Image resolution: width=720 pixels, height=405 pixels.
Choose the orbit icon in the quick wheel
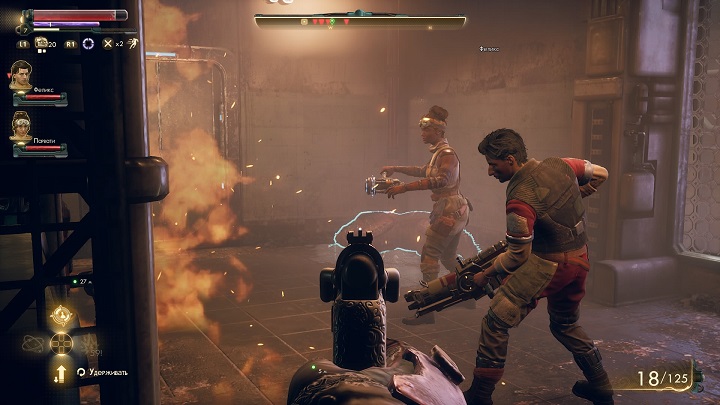(x=34, y=343)
